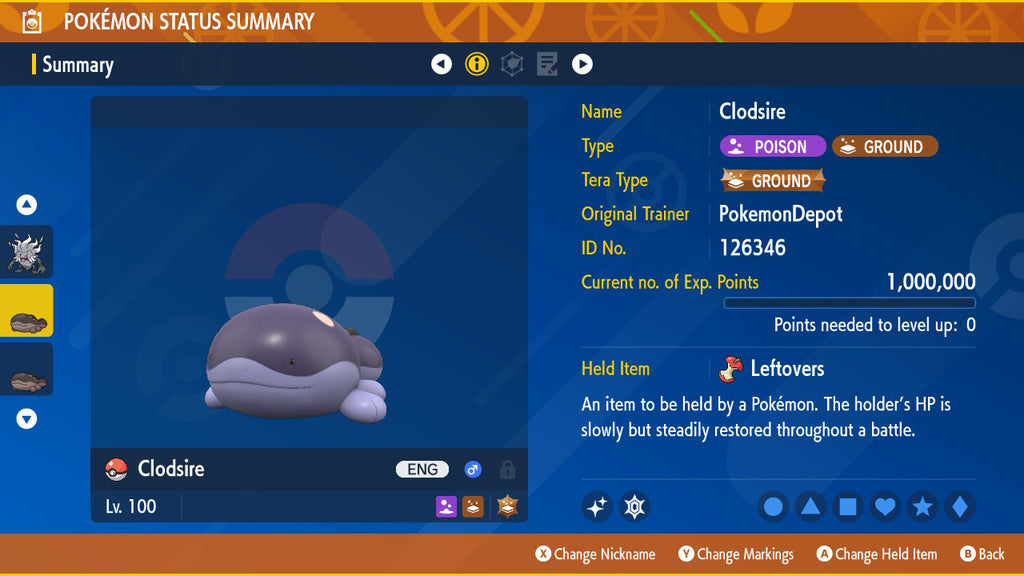Toggle the circle marking

pyautogui.click(x=773, y=507)
